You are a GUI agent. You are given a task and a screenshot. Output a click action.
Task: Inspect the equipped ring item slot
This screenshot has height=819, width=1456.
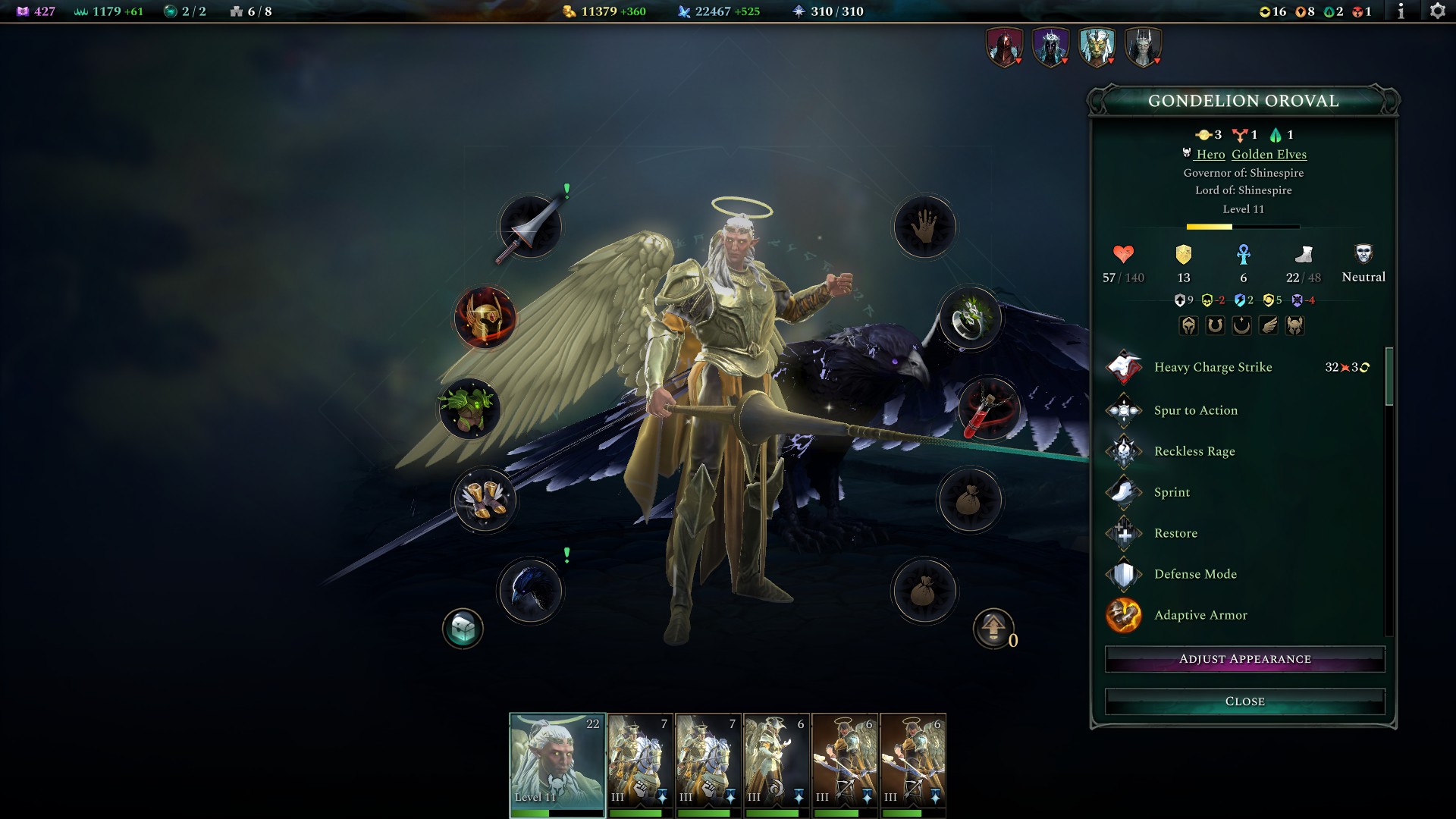point(971,318)
